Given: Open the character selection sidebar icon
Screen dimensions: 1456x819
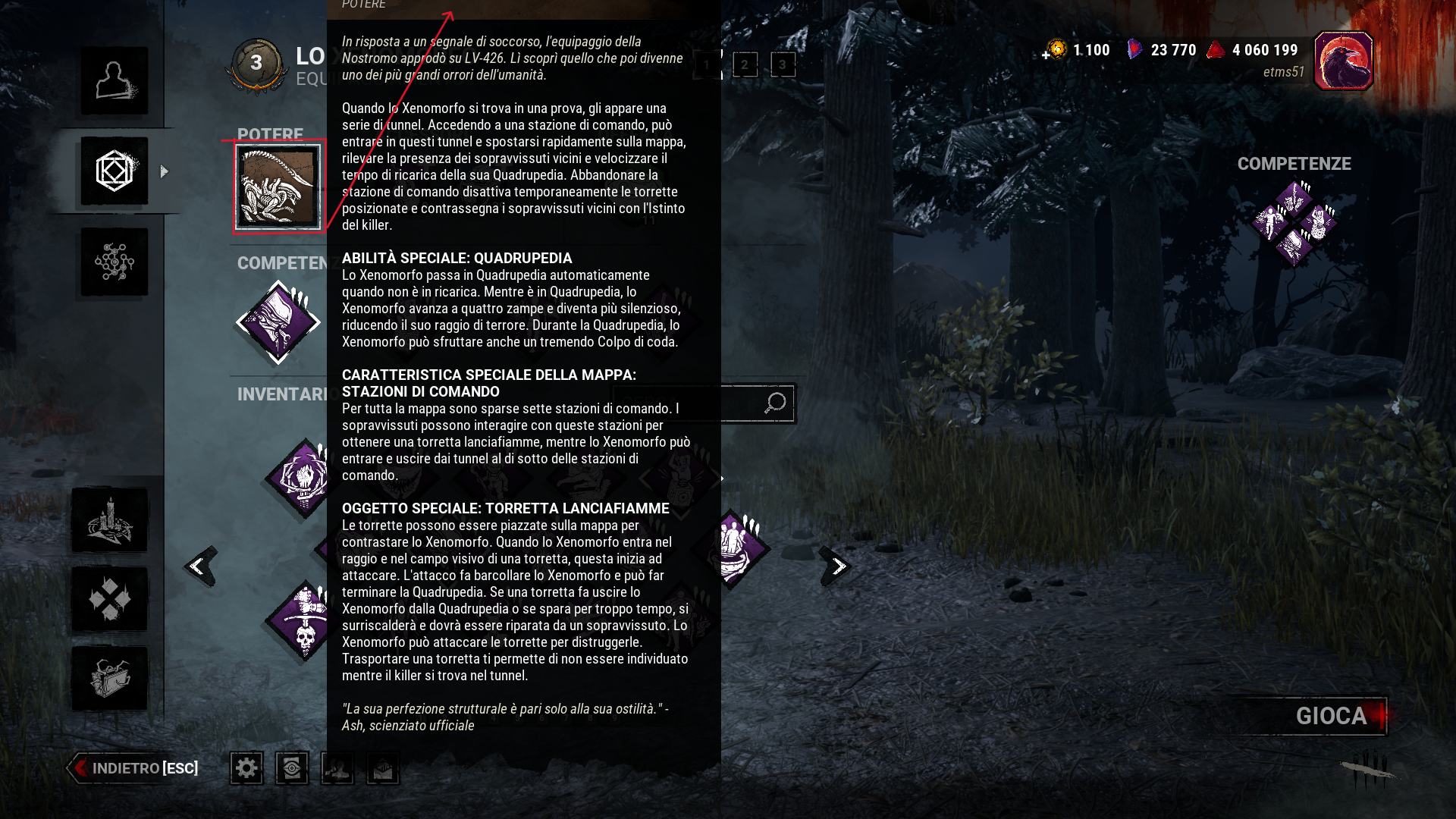Looking at the screenshot, I should (x=114, y=80).
